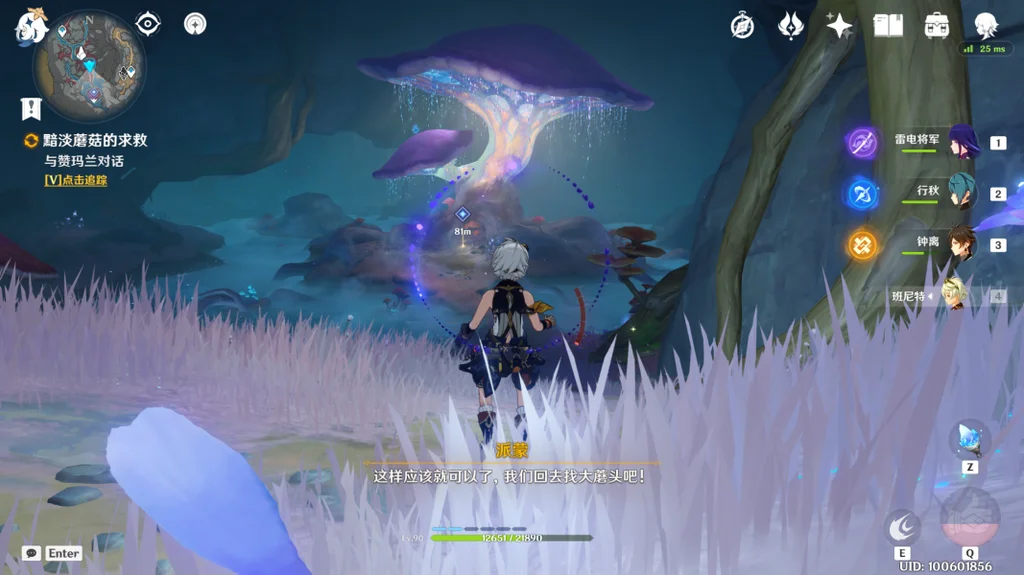Screen dimensions: 1024x575
Task: Unleash the elemental burst icon
Action: point(969,517)
